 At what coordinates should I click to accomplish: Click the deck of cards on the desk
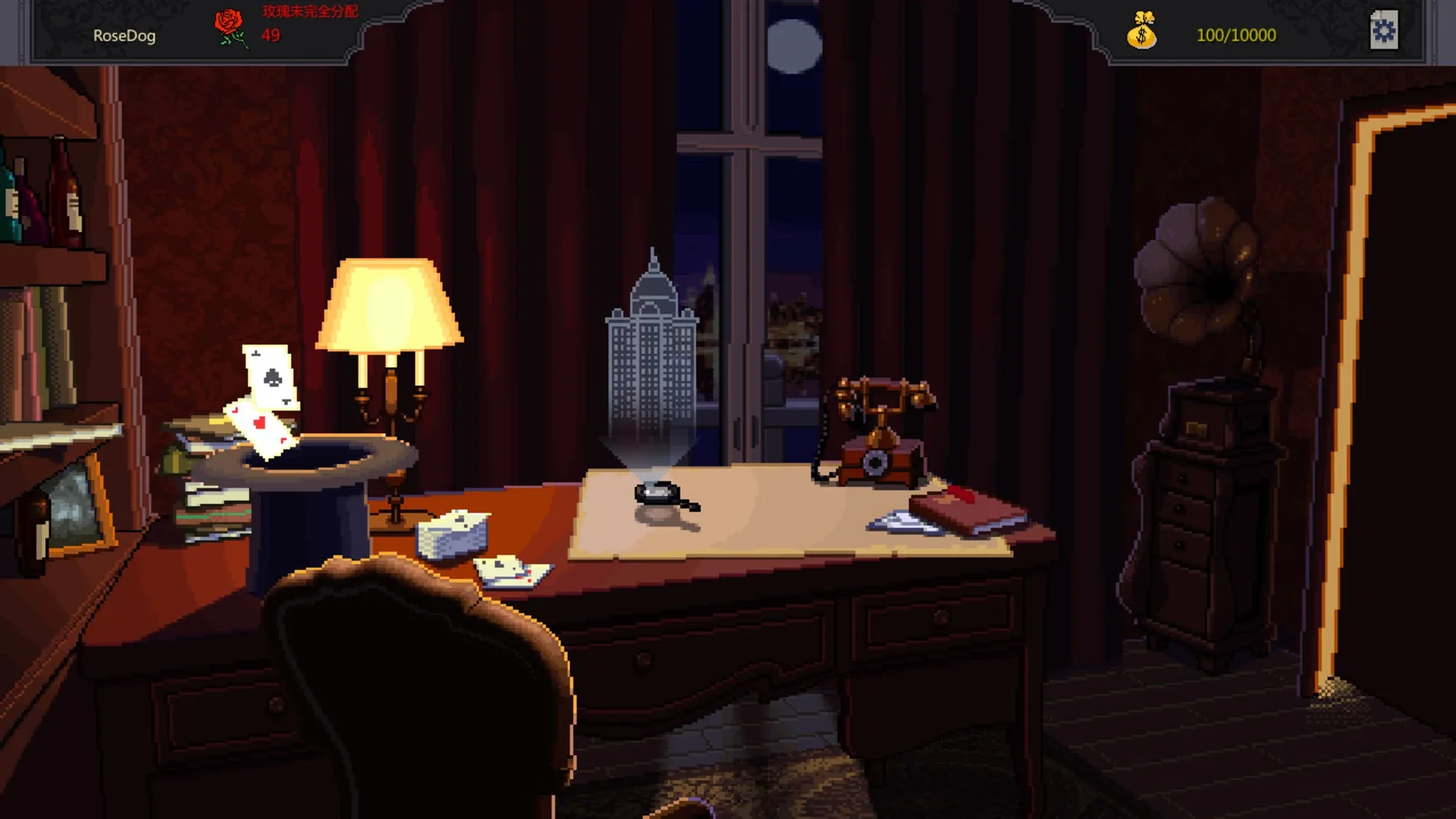pos(452,535)
